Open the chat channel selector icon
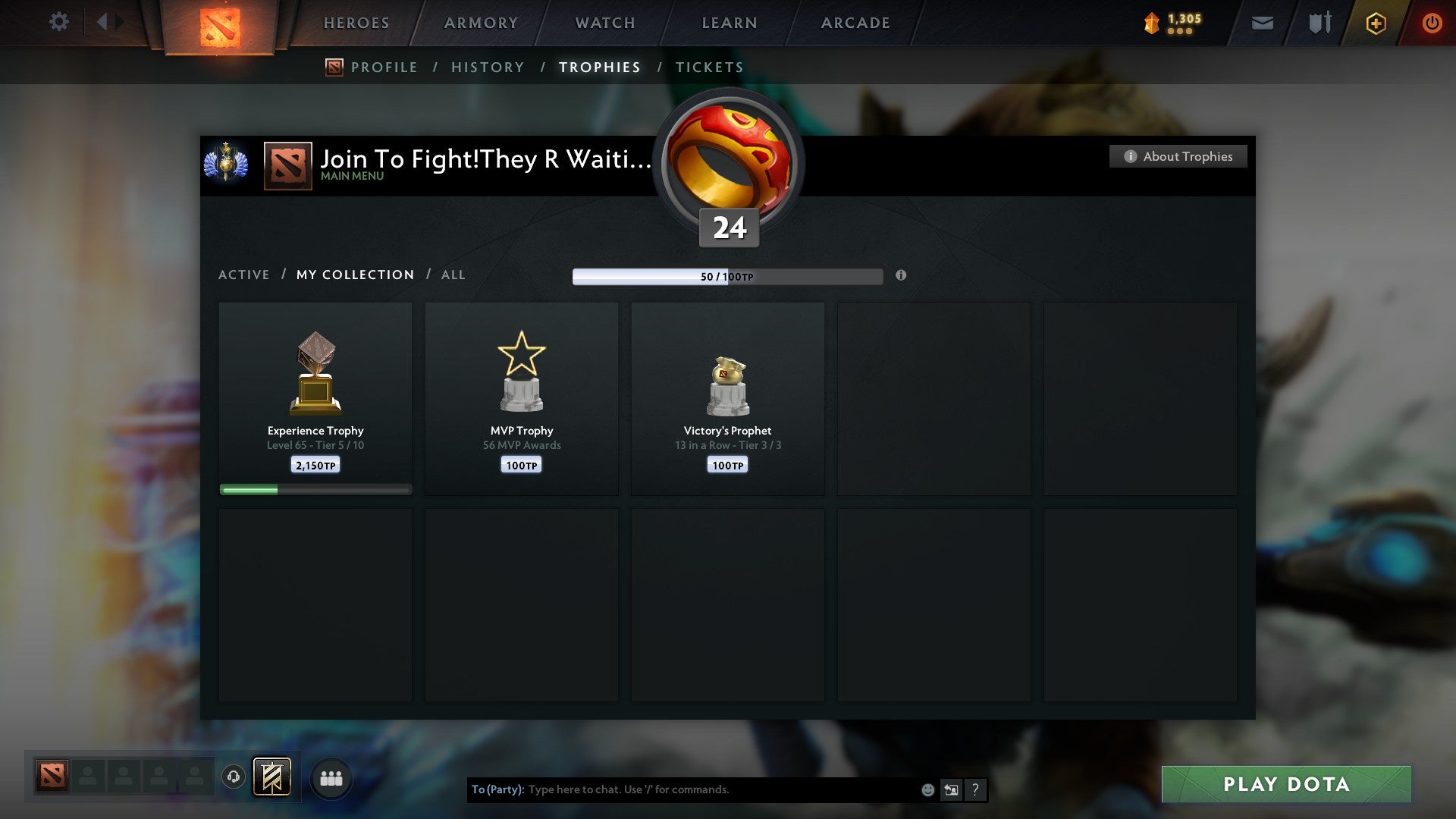Viewport: 1456px width, 819px height. pos(950,789)
